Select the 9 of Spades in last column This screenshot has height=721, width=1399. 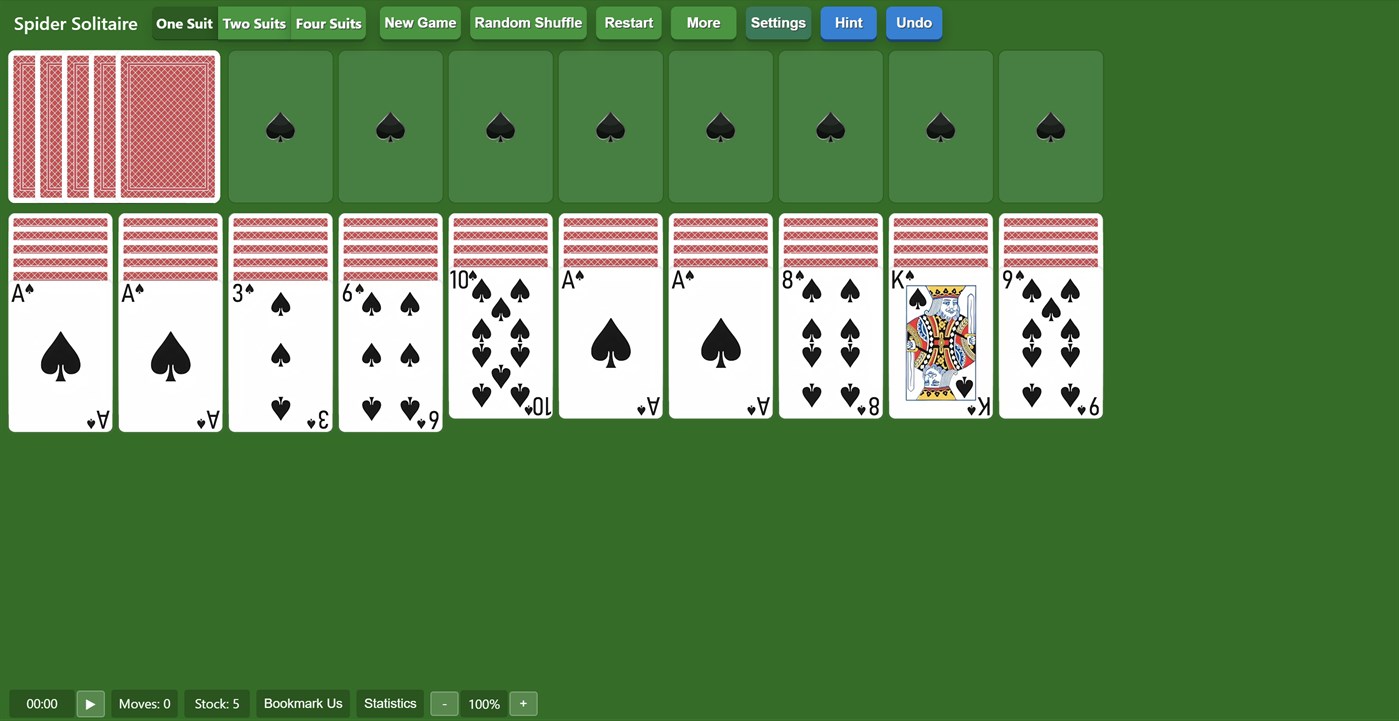[x=1050, y=345]
